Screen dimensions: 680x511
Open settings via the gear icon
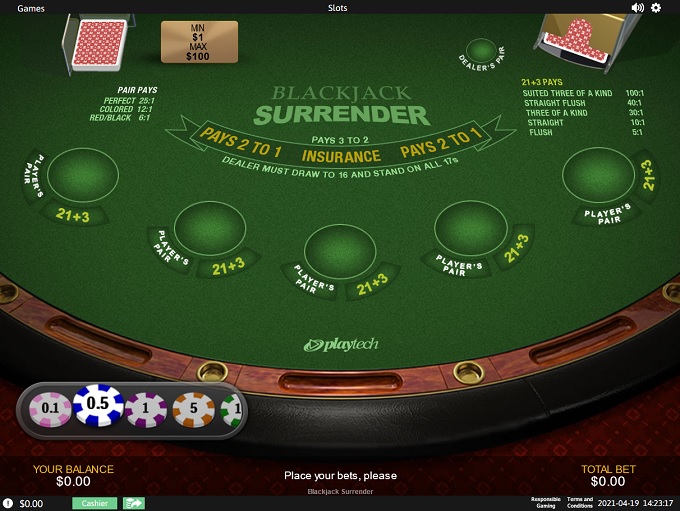pos(657,7)
